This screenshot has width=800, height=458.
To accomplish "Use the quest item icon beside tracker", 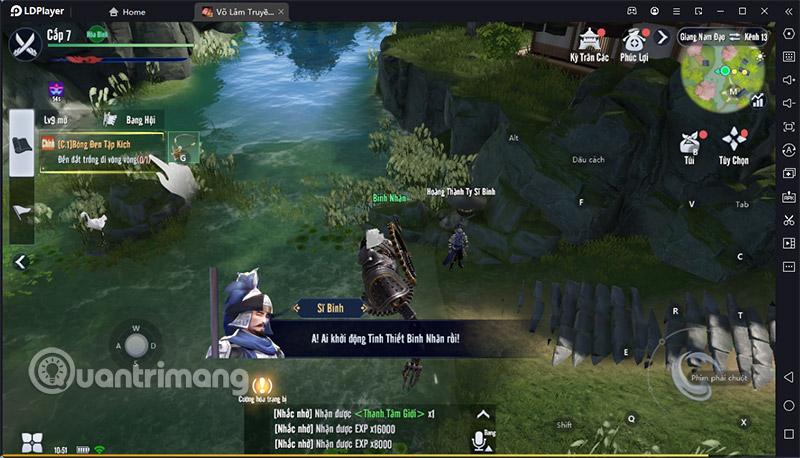I will click(x=183, y=147).
